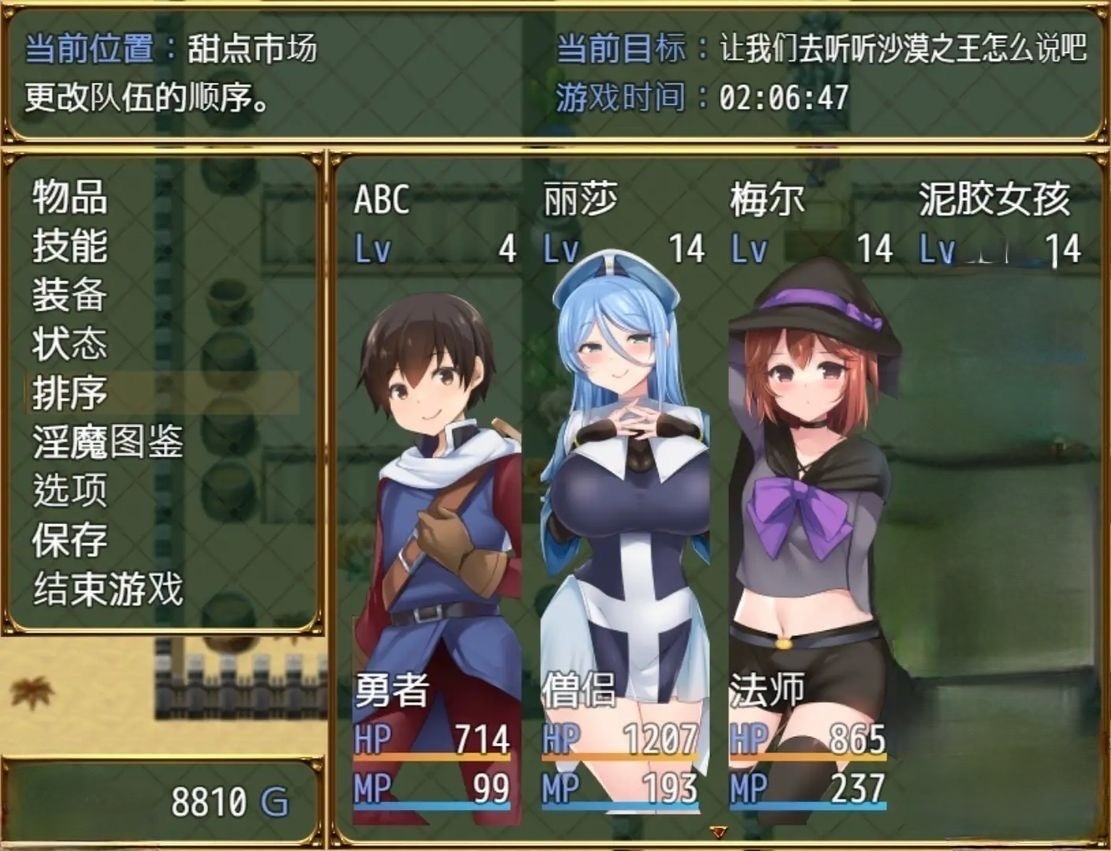Select party member 丽莎 the 僧侣
Image resolution: width=1111 pixels, height=851 pixels.
pos(622,500)
